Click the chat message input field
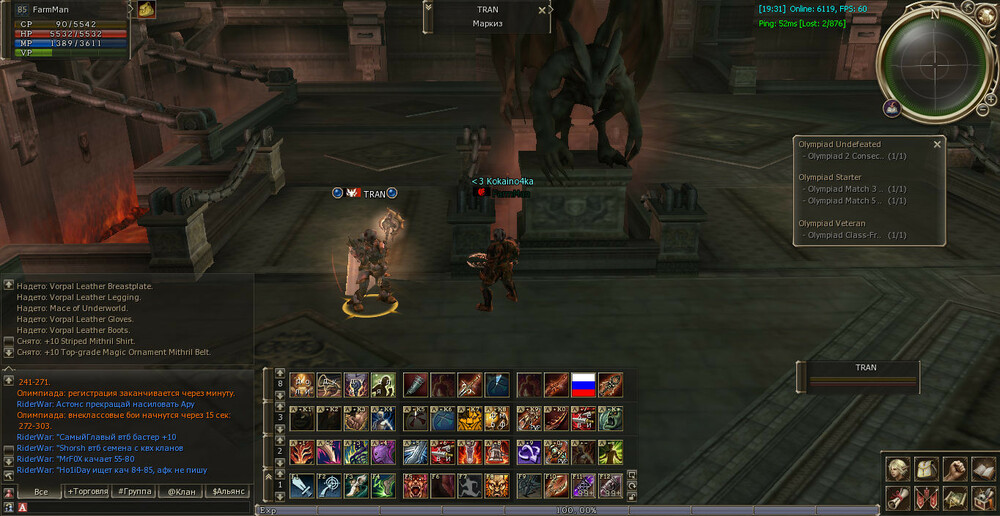 pyautogui.click(x=130, y=508)
